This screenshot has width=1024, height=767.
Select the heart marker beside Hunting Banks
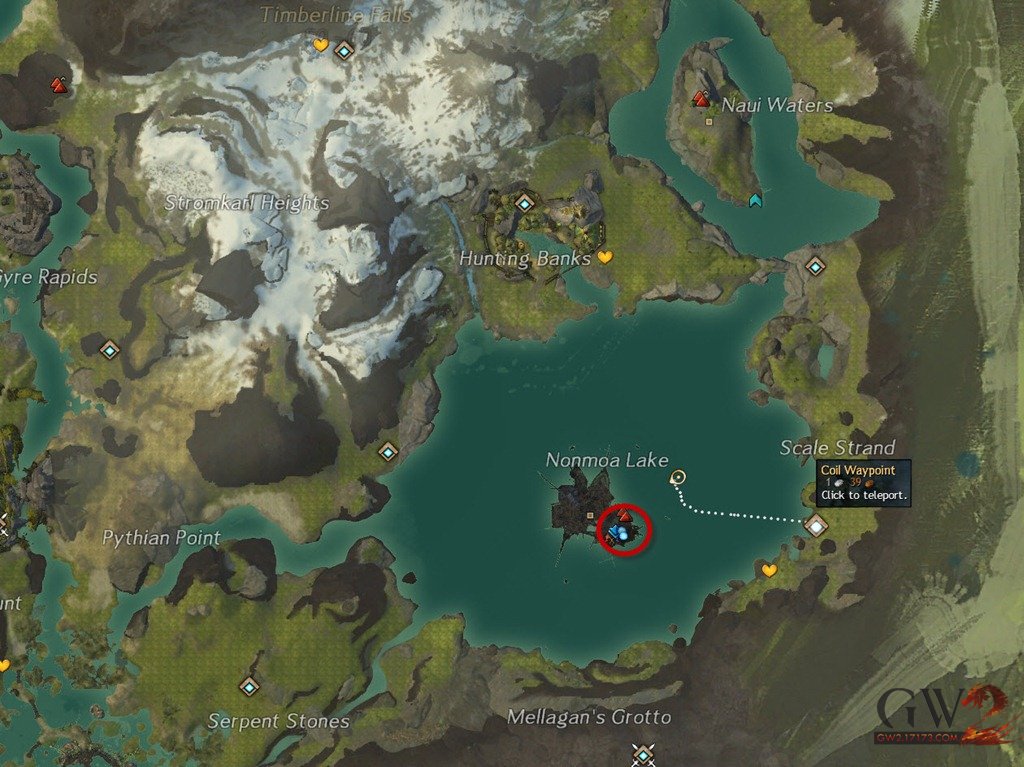tap(604, 257)
